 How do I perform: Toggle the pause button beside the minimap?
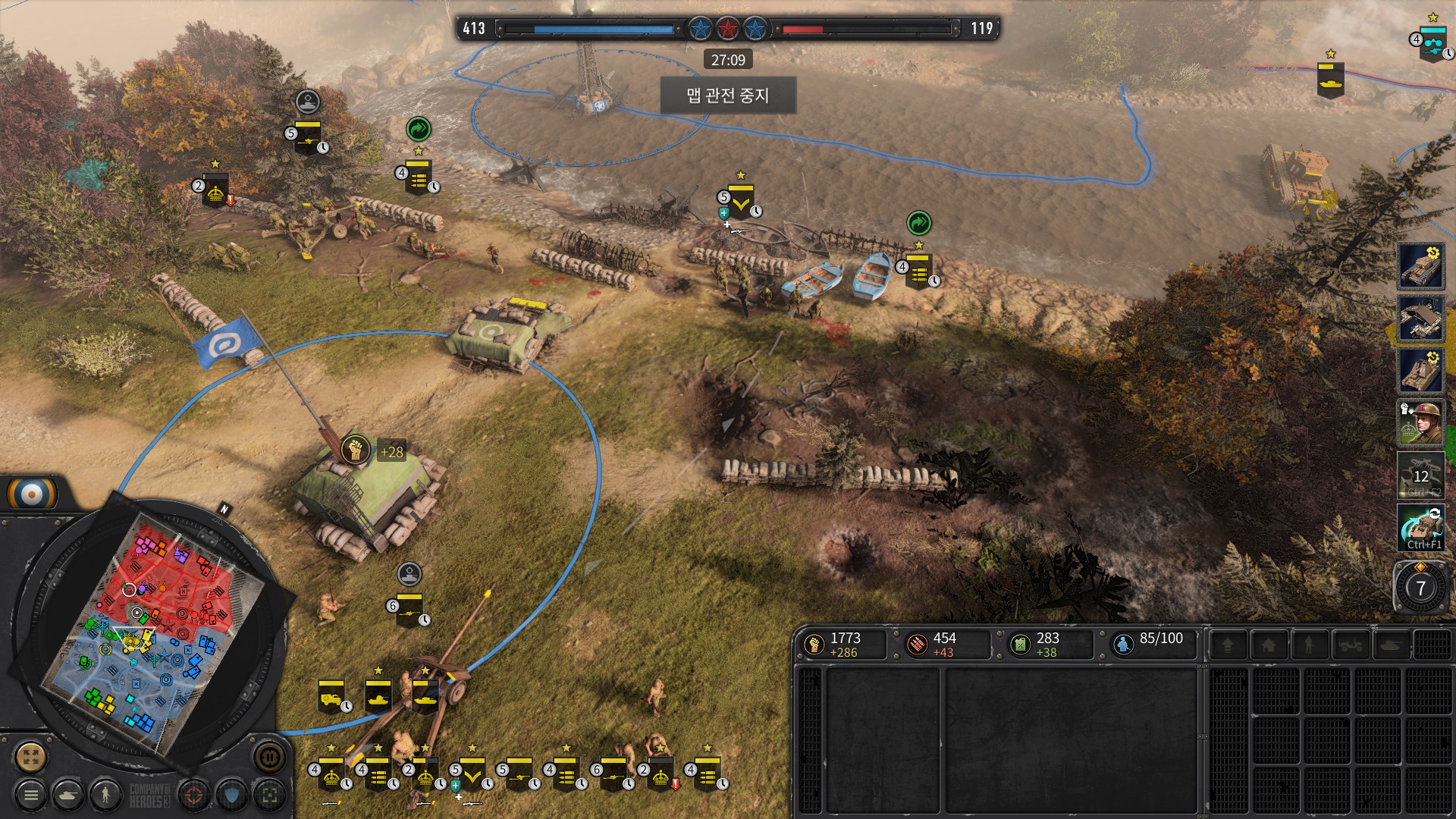coord(269,756)
